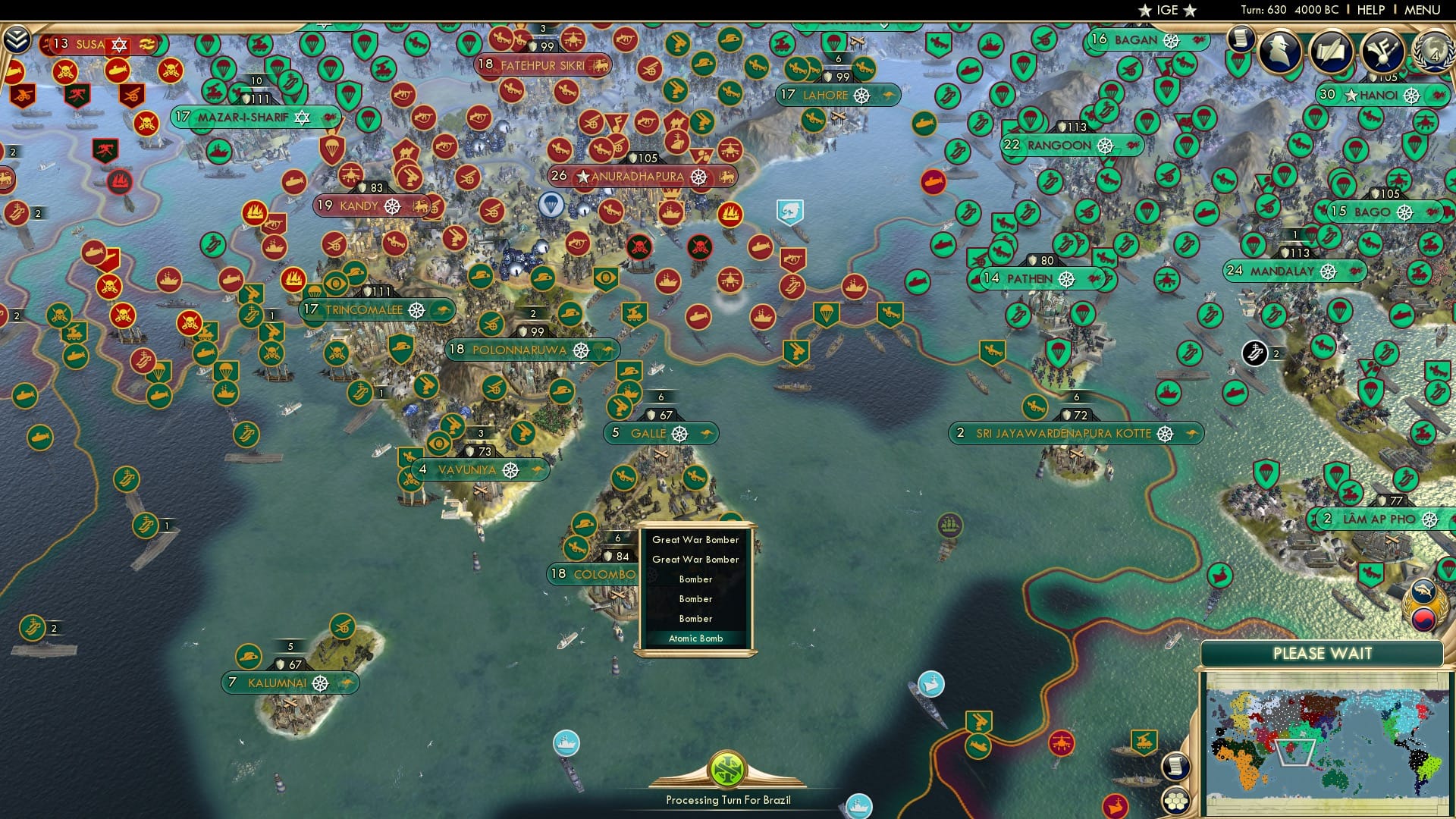Select the Colombo city banner
Viewport: 1456px width, 819px height.
pyautogui.click(x=595, y=575)
